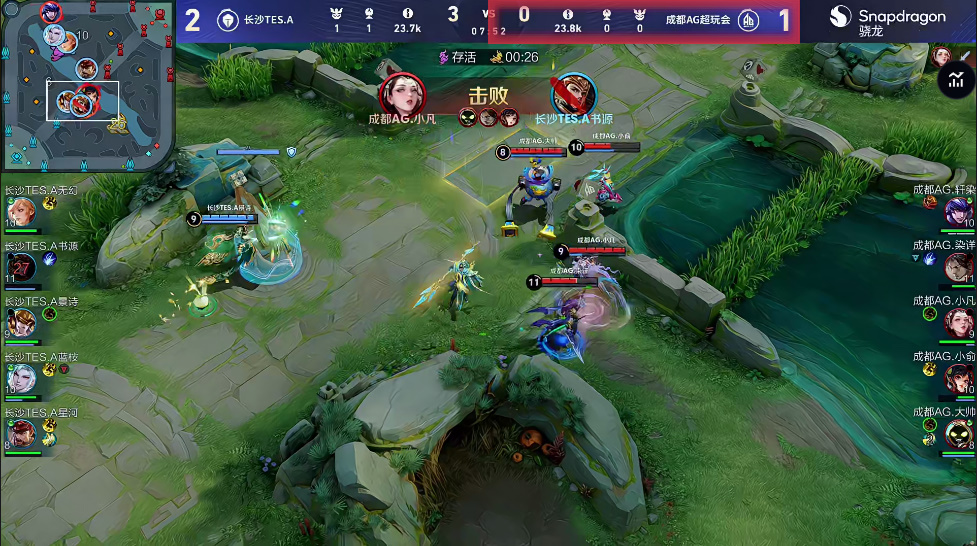Select player 长沙TES.A书源's portrait
The height and width of the screenshot is (546, 977).
21,267
